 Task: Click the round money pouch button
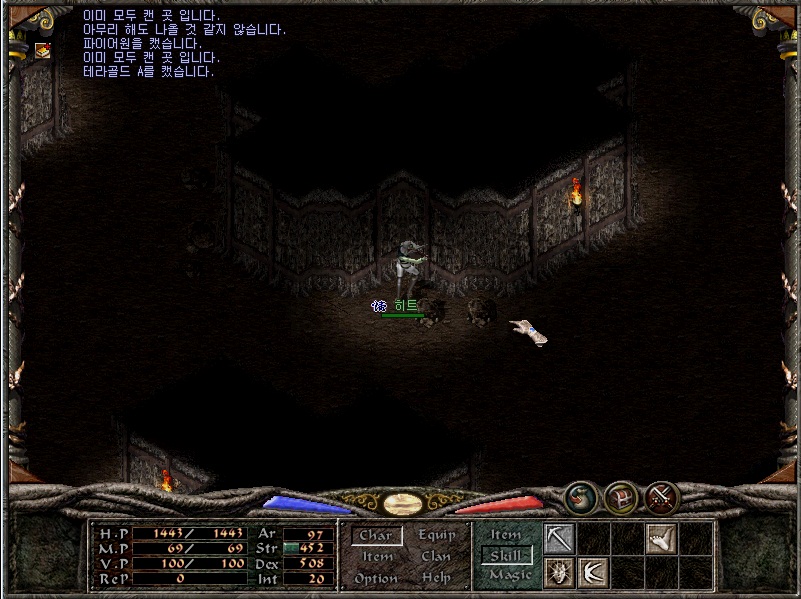(x=580, y=496)
